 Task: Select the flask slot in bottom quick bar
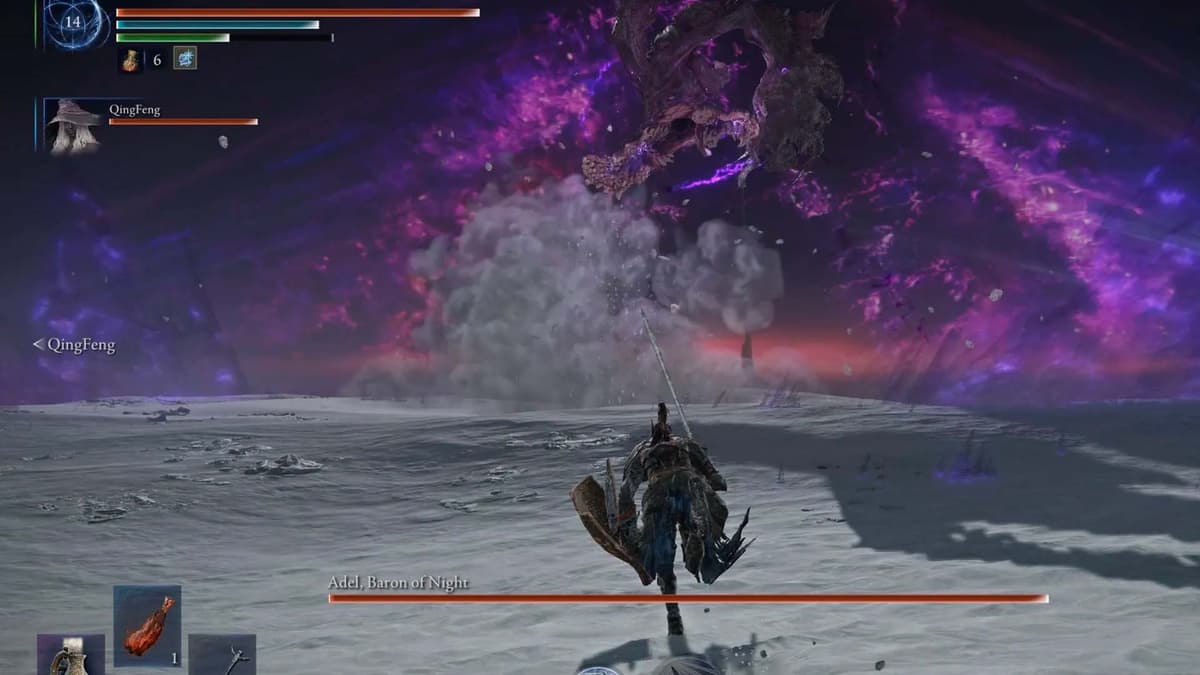71,656
